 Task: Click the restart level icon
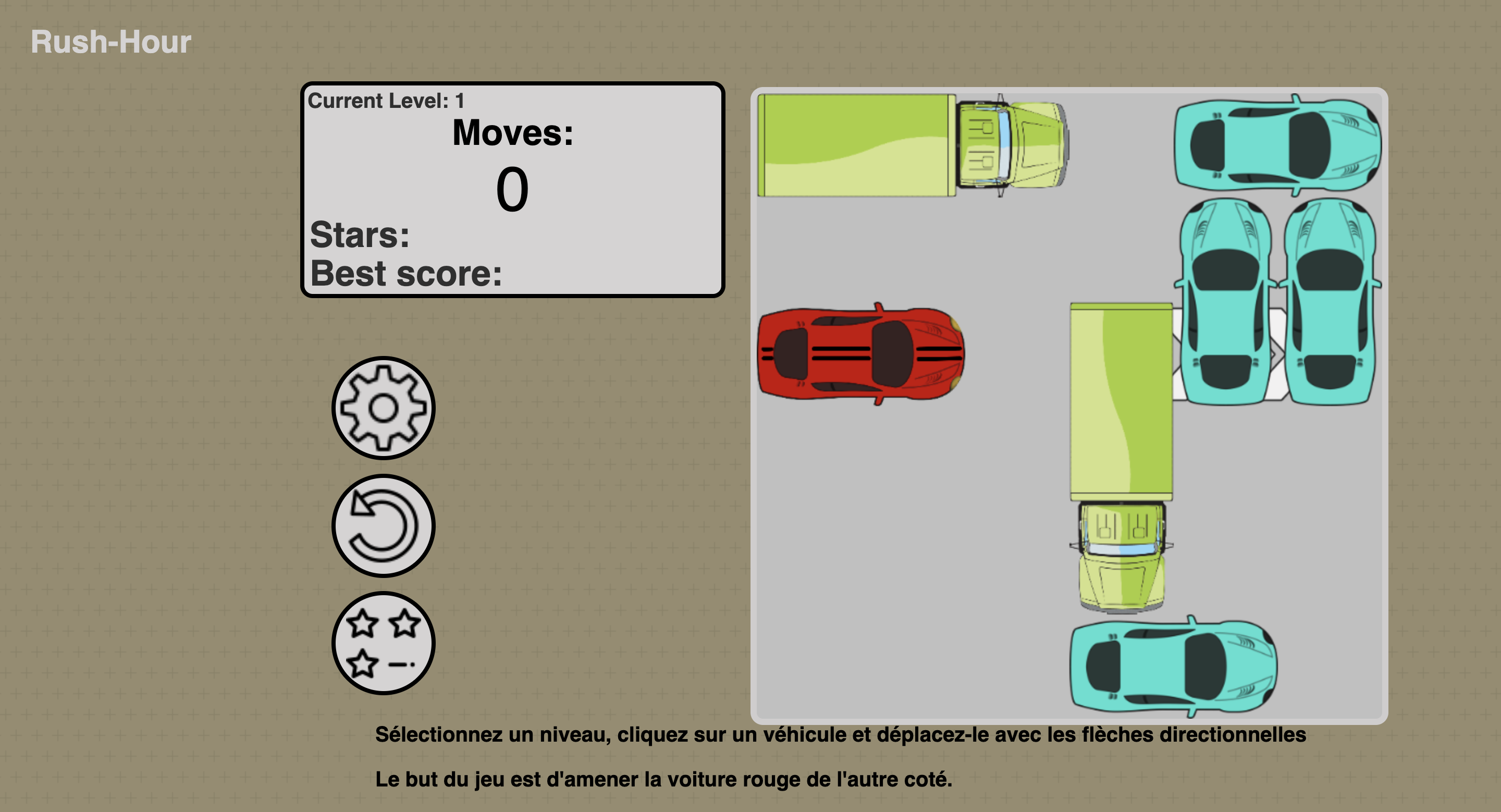coord(383,524)
